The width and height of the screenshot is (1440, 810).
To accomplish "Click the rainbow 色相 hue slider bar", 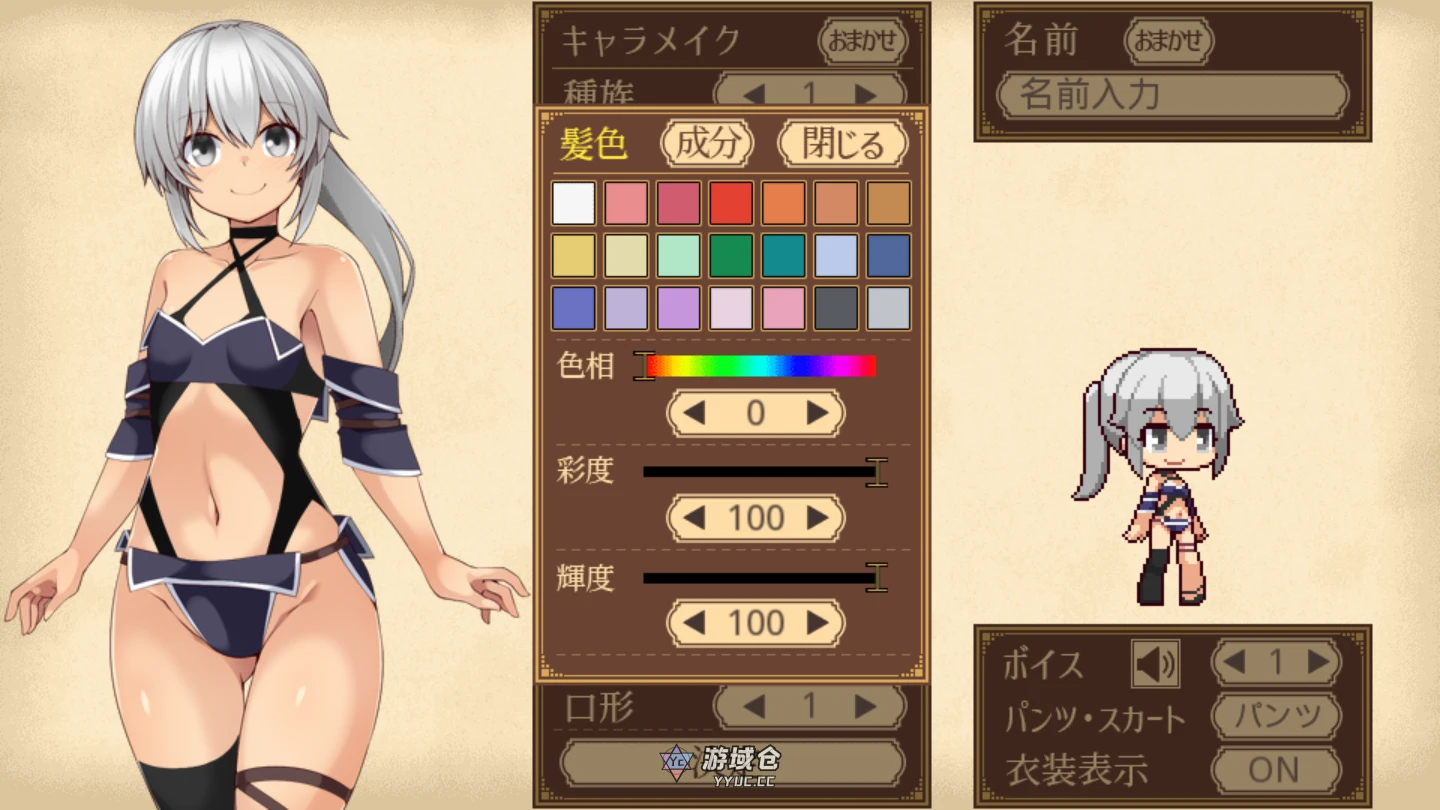I will click(760, 367).
